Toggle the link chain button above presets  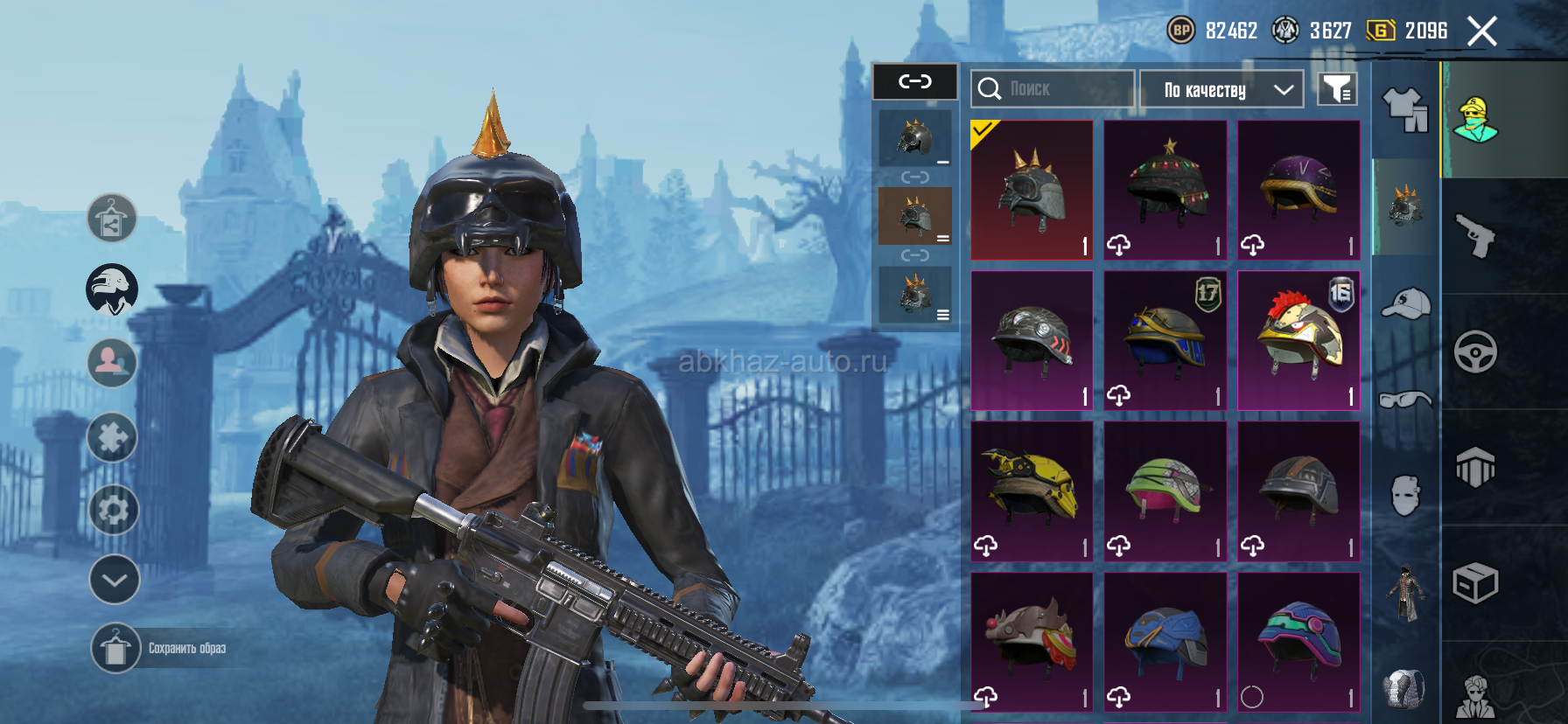tap(915, 81)
